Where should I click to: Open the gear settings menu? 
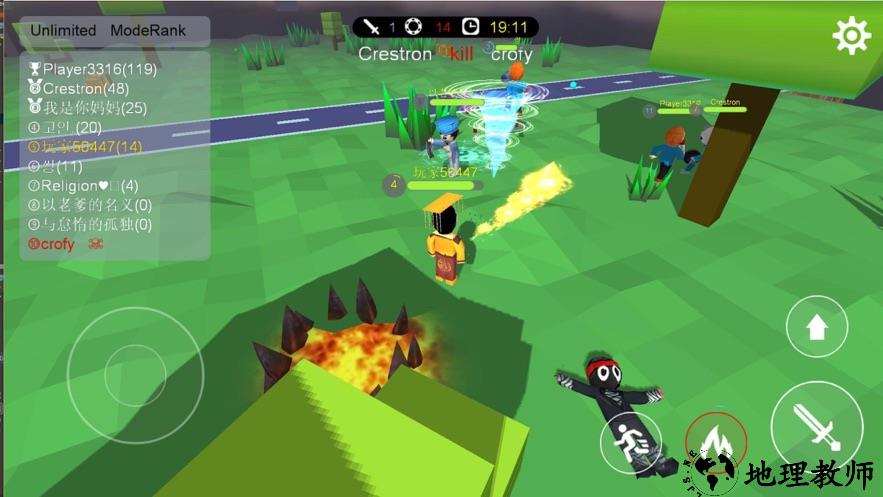851,37
